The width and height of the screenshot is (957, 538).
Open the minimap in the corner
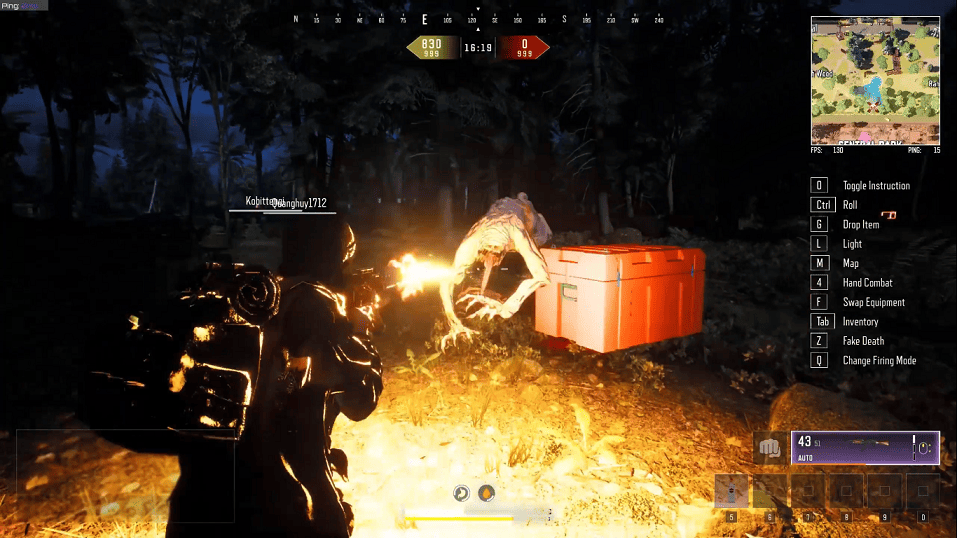(x=875, y=80)
